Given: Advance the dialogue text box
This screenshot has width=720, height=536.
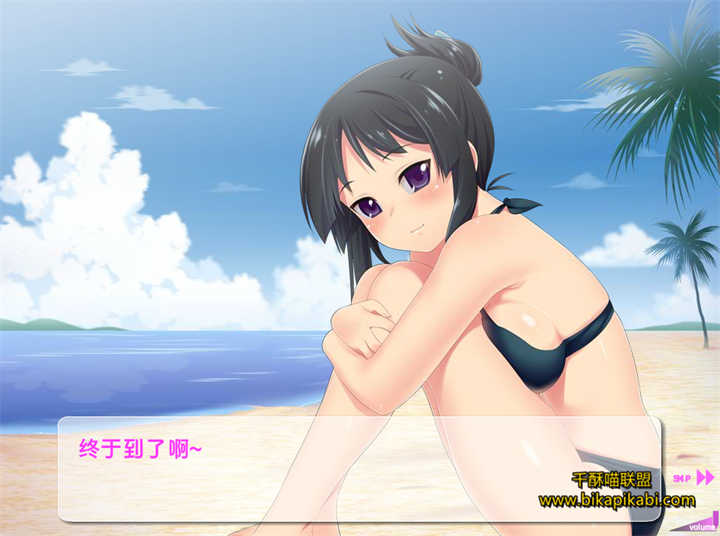Looking at the screenshot, I should click(x=300, y=468).
